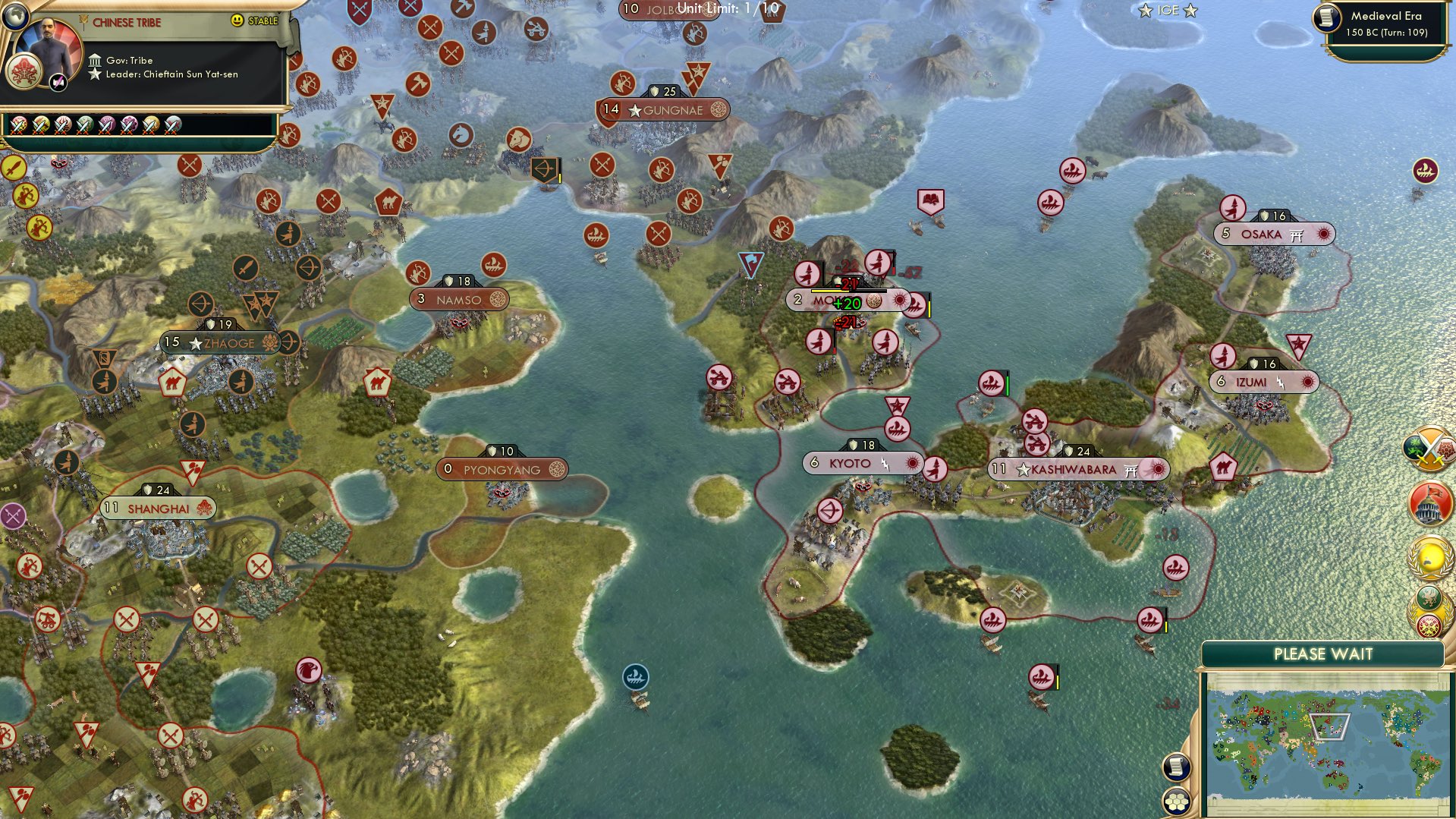Open the Shanghai city screen

tap(158, 508)
